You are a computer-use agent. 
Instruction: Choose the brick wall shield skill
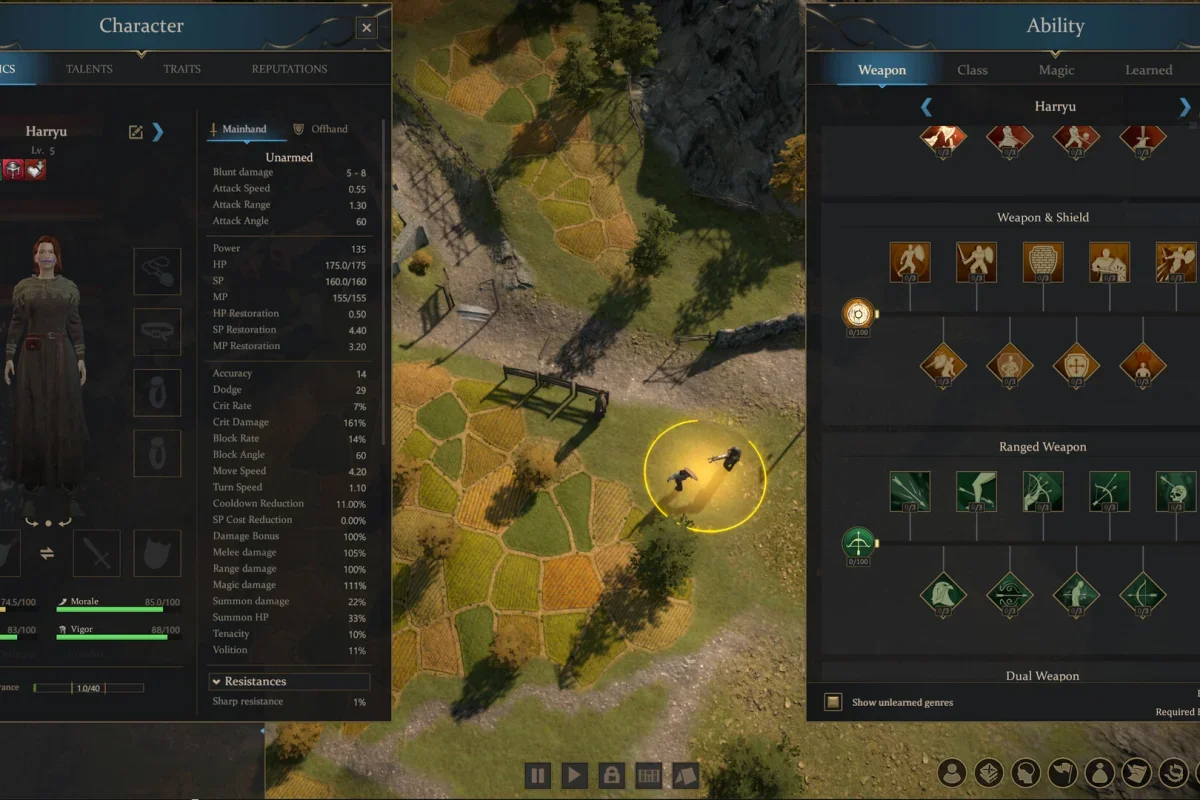[x=1043, y=262]
